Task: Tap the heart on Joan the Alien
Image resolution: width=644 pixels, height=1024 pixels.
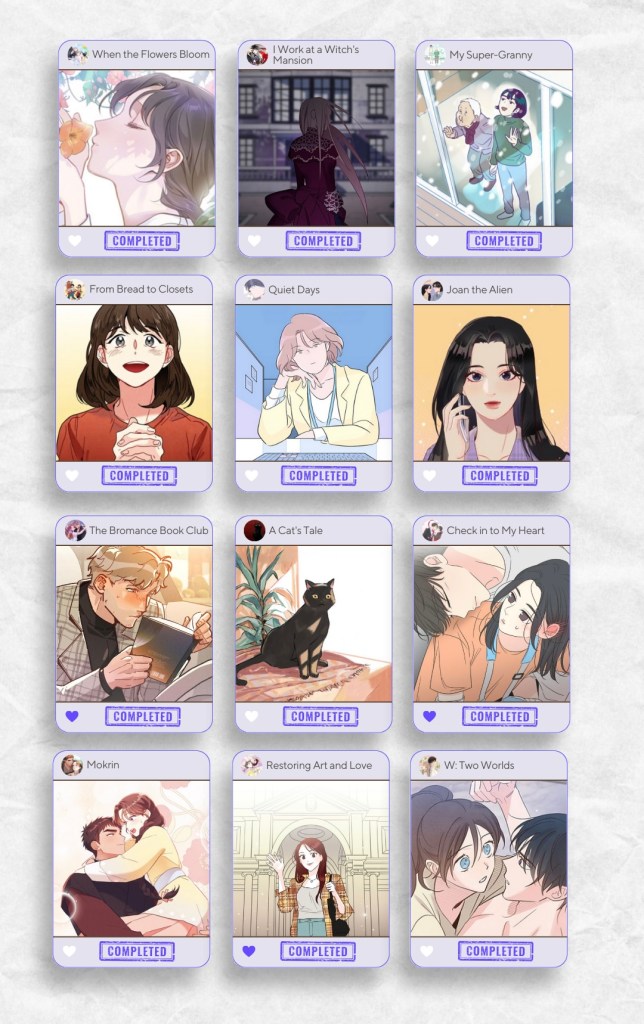Action: pyautogui.click(x=429, y=476)
